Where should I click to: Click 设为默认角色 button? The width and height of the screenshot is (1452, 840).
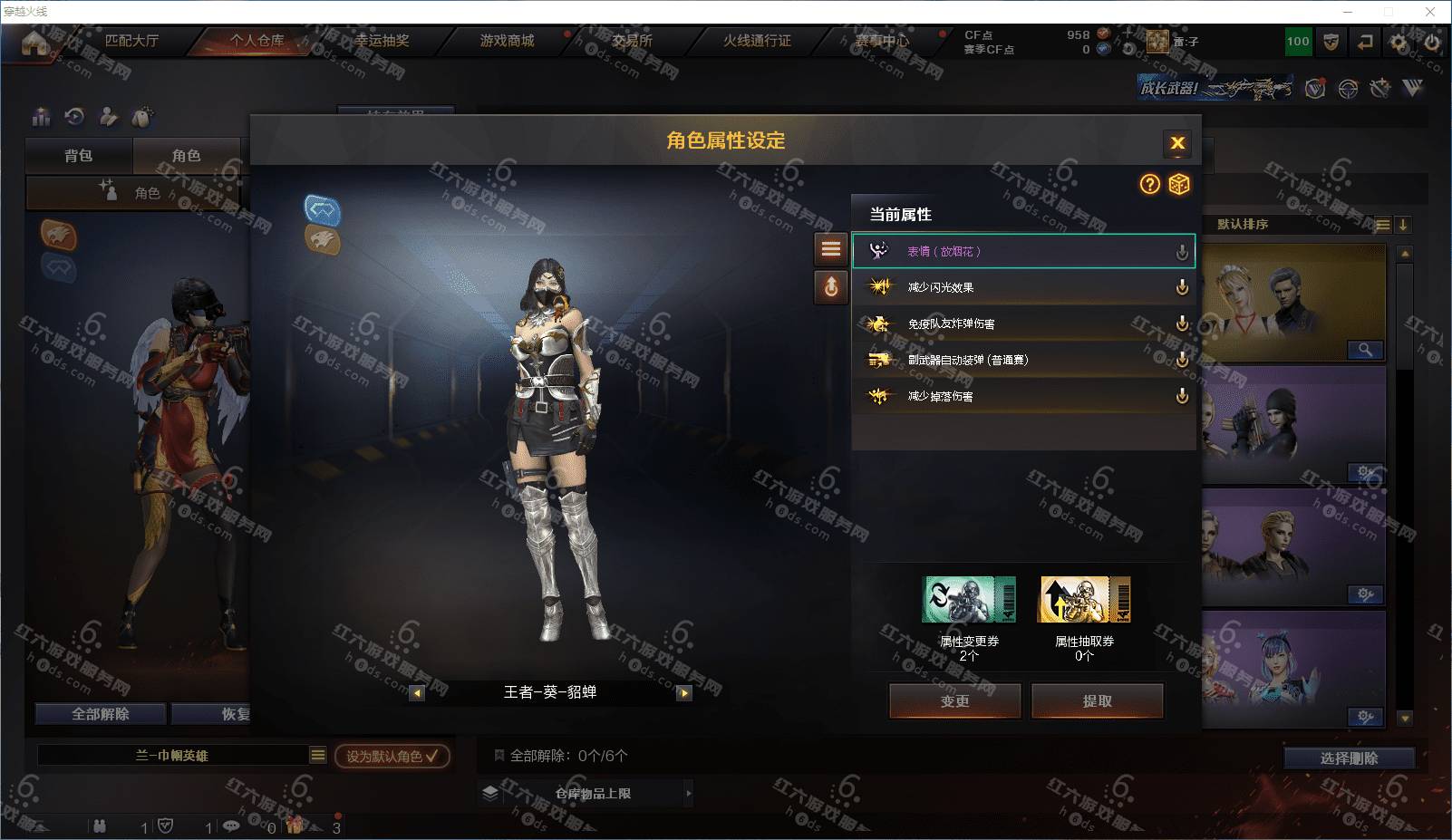click(x=392, y=756)
